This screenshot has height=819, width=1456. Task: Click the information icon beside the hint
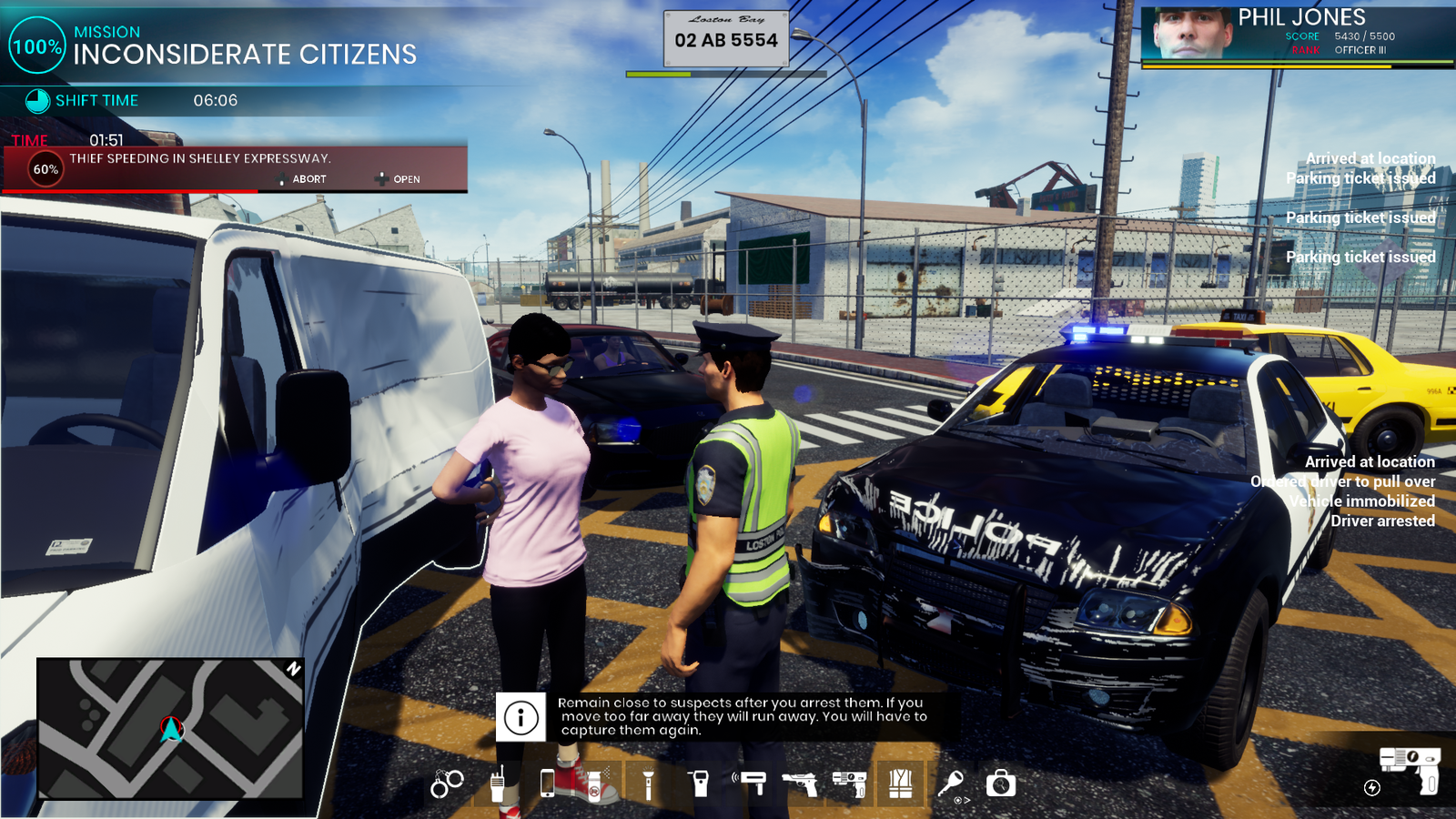521,717
